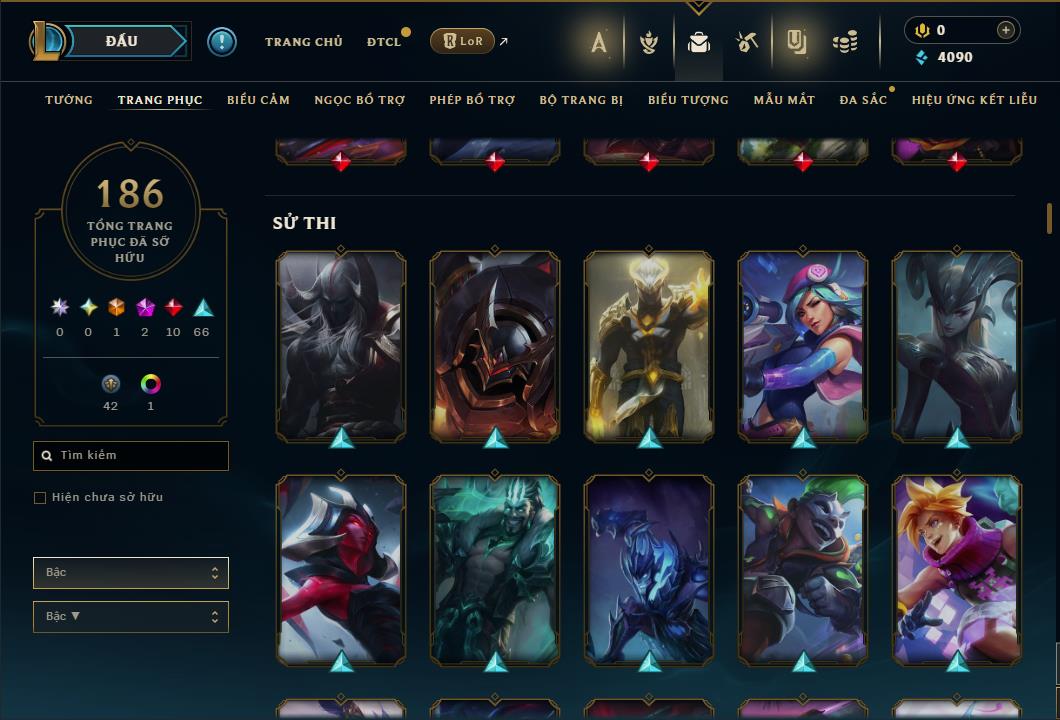Open the Bậc ▼ sort dropdown
The height and width of the screenshot is (720, 1060).
tap(131, 617)
